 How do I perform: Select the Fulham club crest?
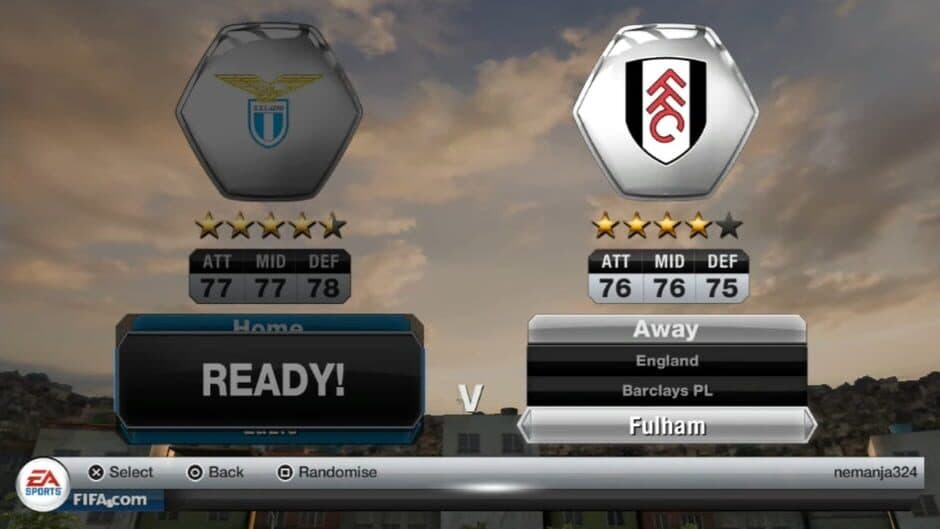click(666, 110)
